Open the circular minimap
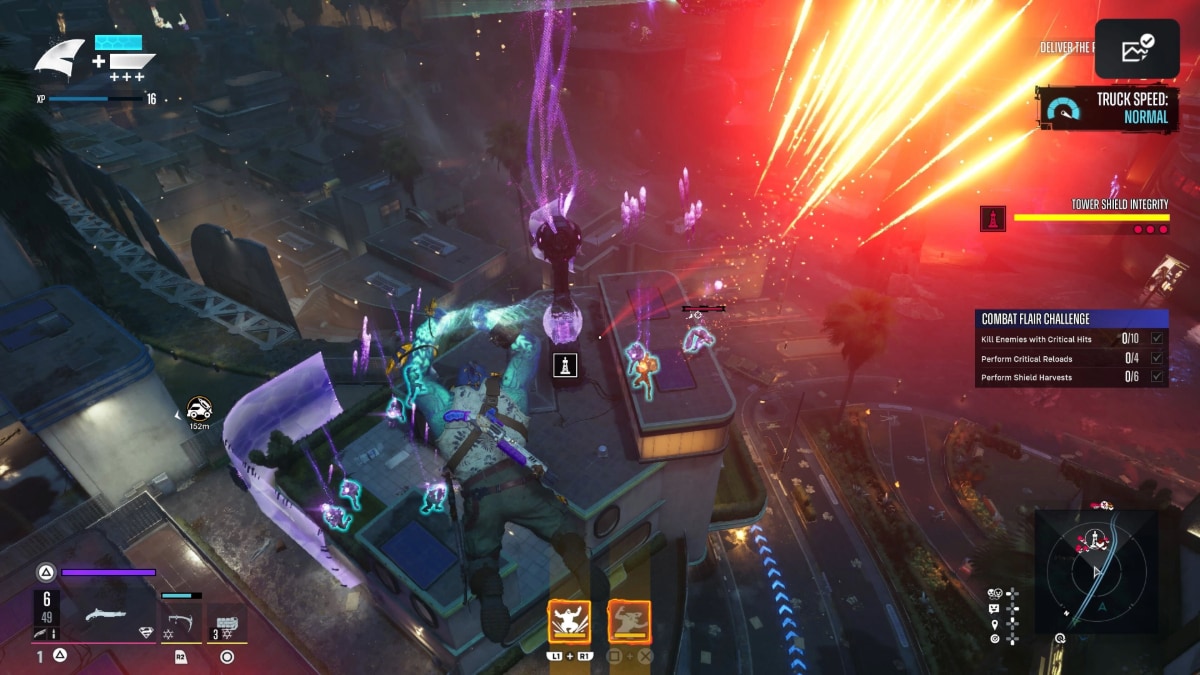1200x675 pixels. point(1096,570)
